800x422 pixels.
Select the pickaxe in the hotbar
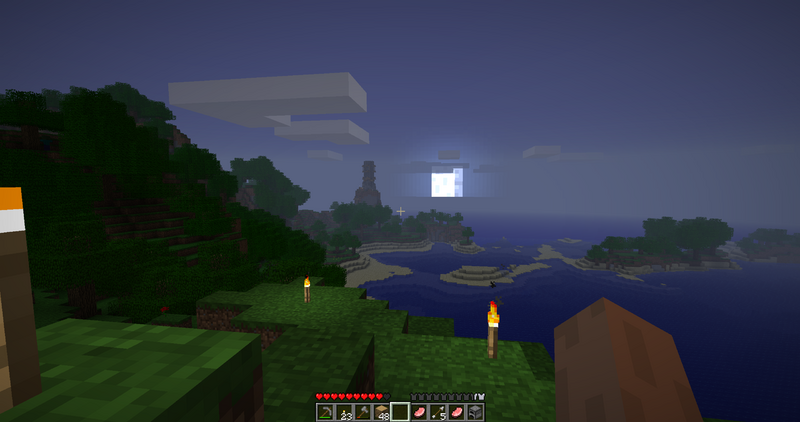click(x=325, y=411)
